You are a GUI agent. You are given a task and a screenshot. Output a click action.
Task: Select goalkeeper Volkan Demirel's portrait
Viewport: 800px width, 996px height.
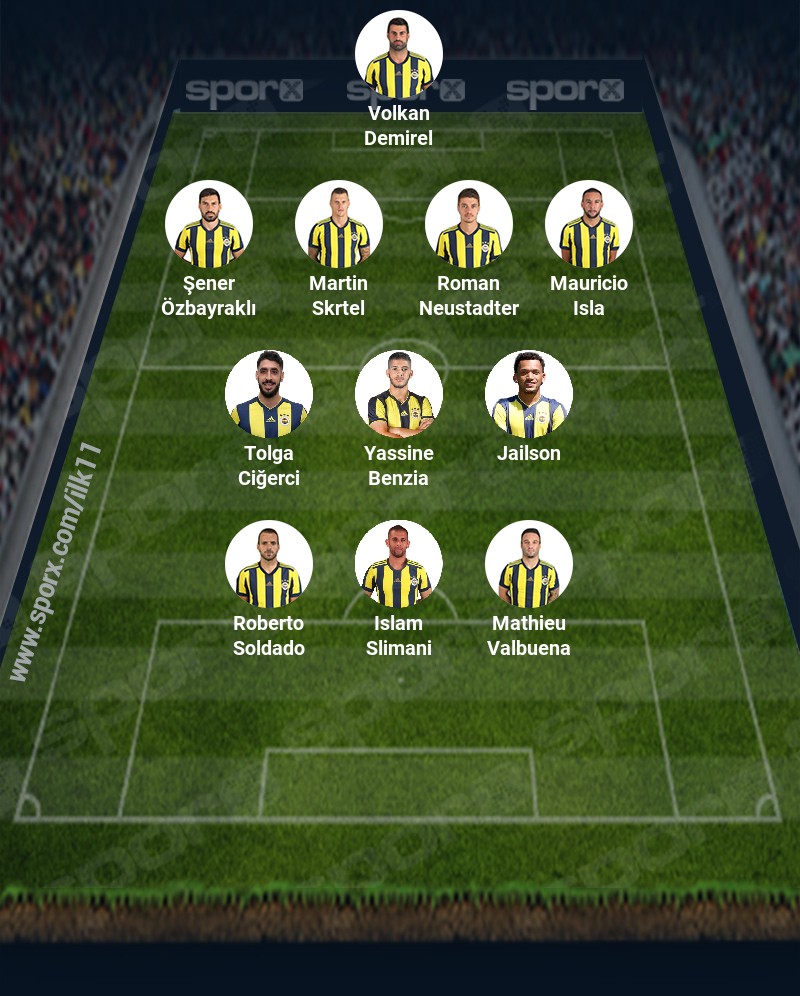coord(399,55)
